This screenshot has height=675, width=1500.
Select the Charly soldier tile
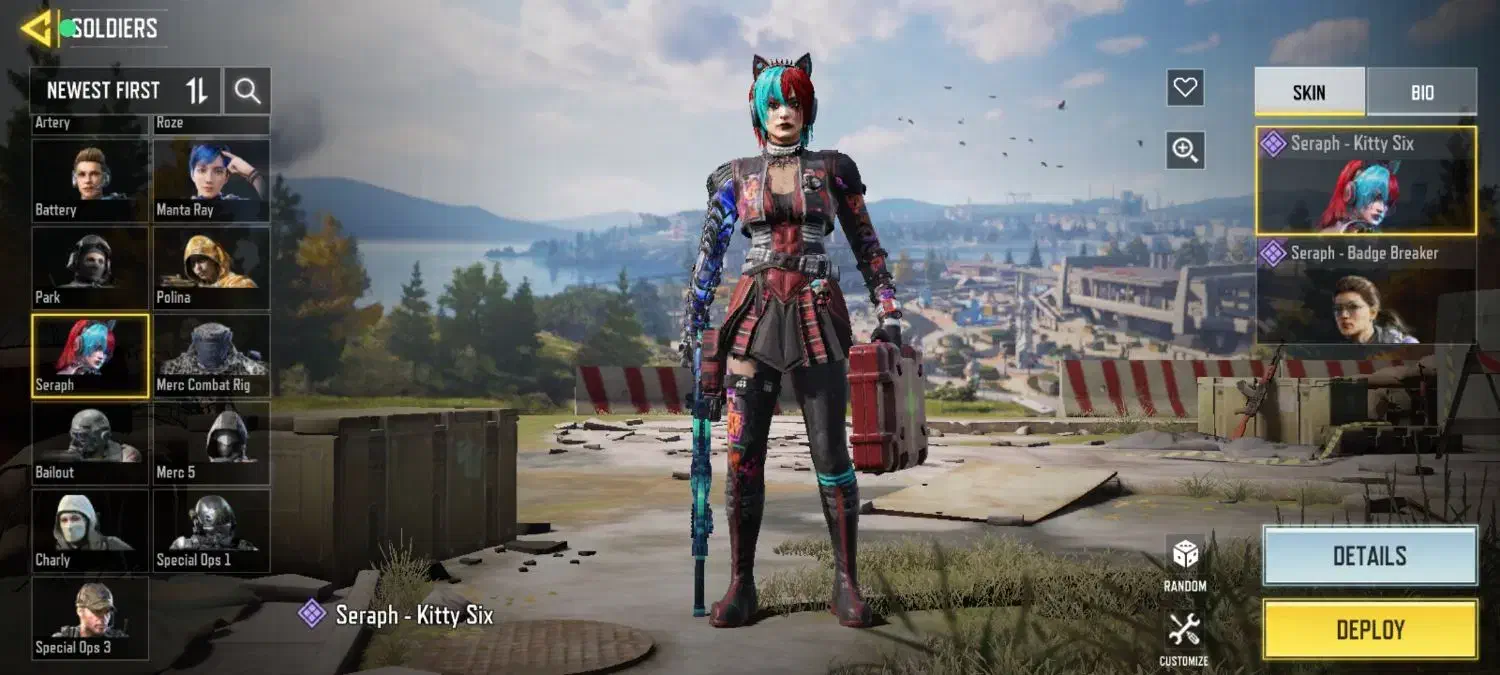pyautogui.click(x=90, y=530)
